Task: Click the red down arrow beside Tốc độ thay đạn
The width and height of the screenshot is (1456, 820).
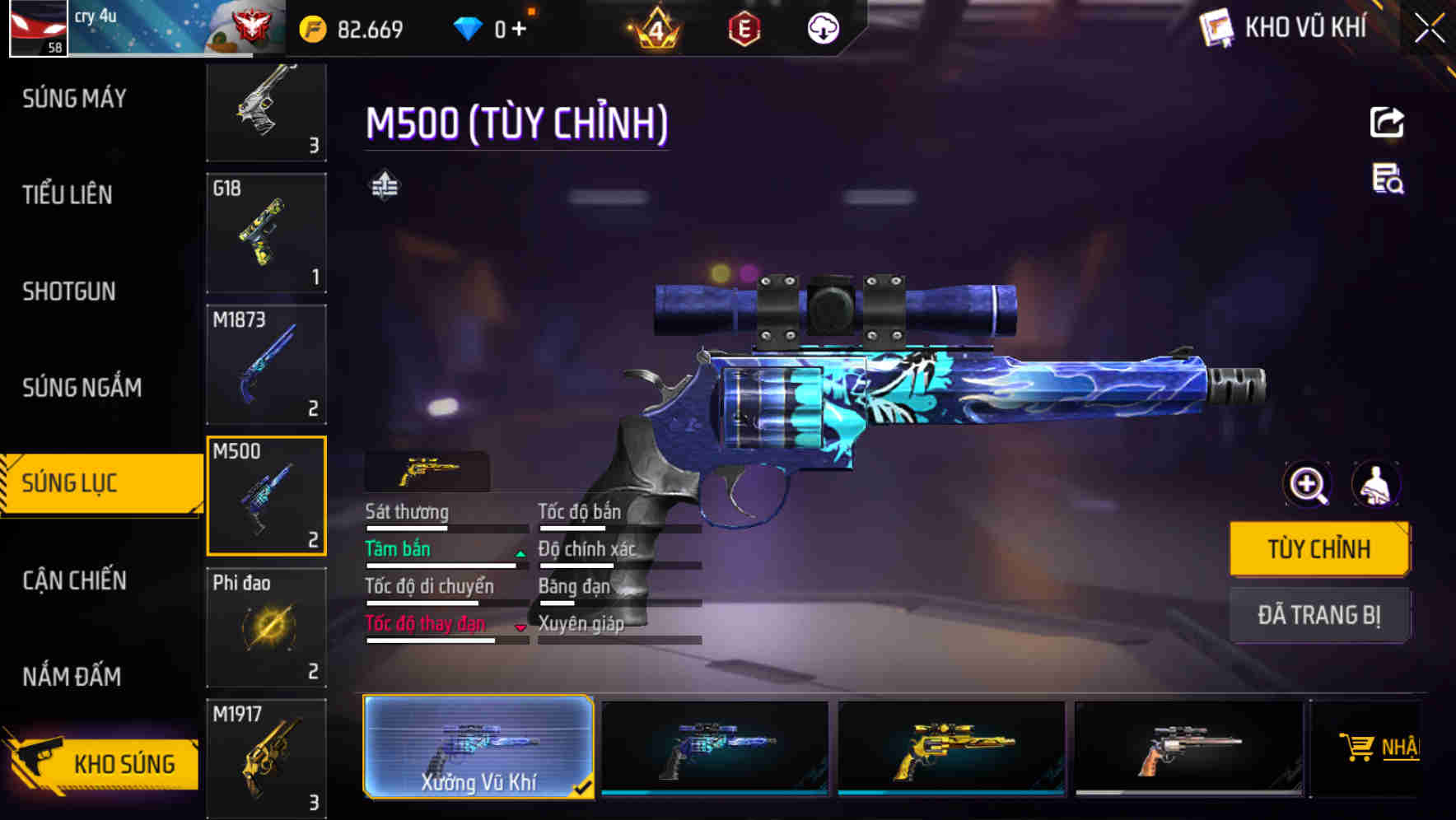Action: pos(520,628)
